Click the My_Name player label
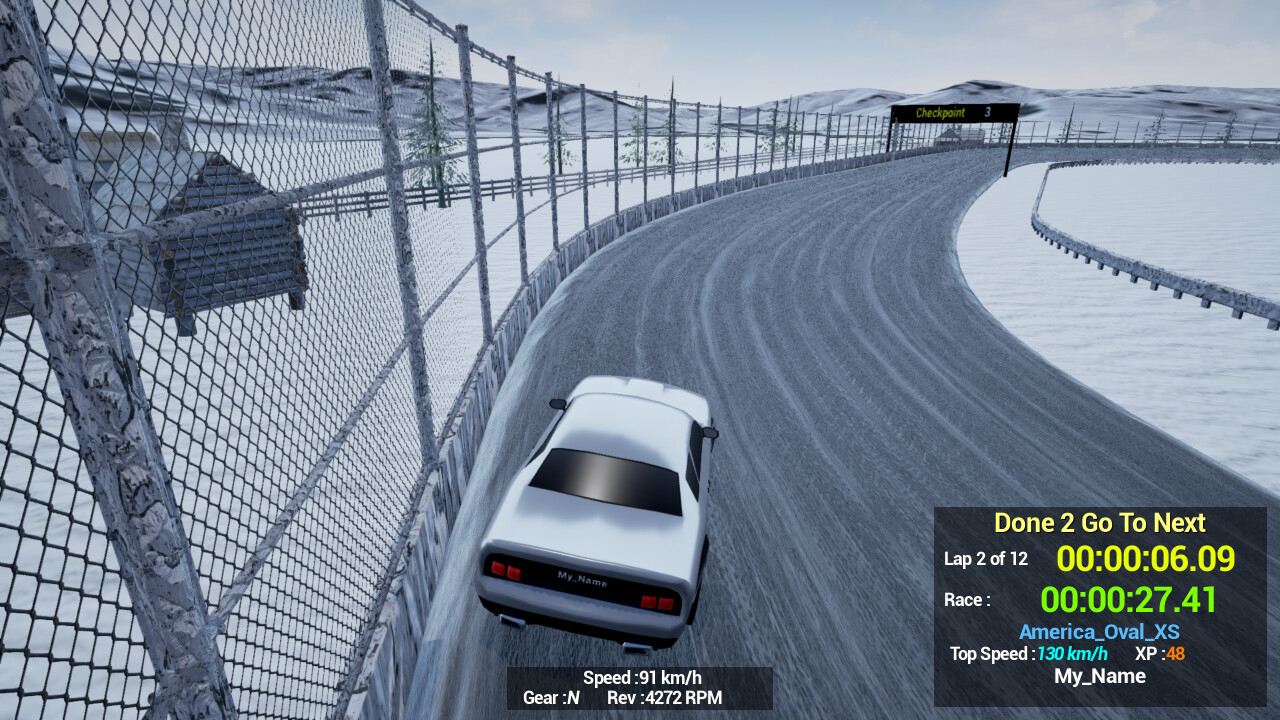1280x720 pixels. click(1098, 676)
